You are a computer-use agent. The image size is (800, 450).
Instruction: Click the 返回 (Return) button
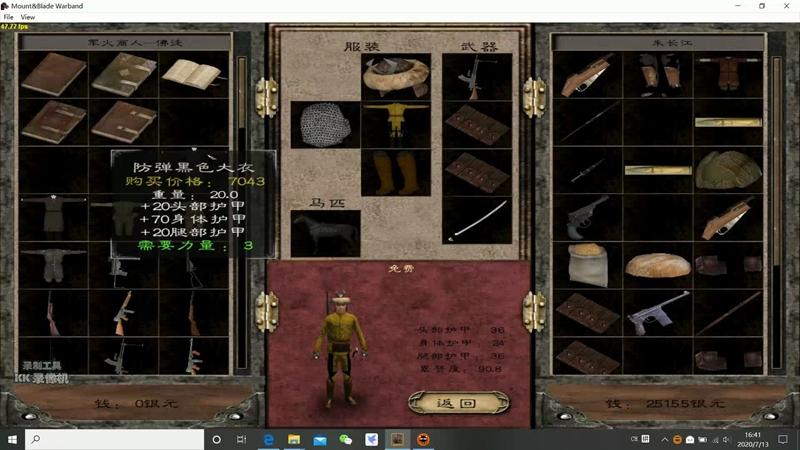(459, 403)
